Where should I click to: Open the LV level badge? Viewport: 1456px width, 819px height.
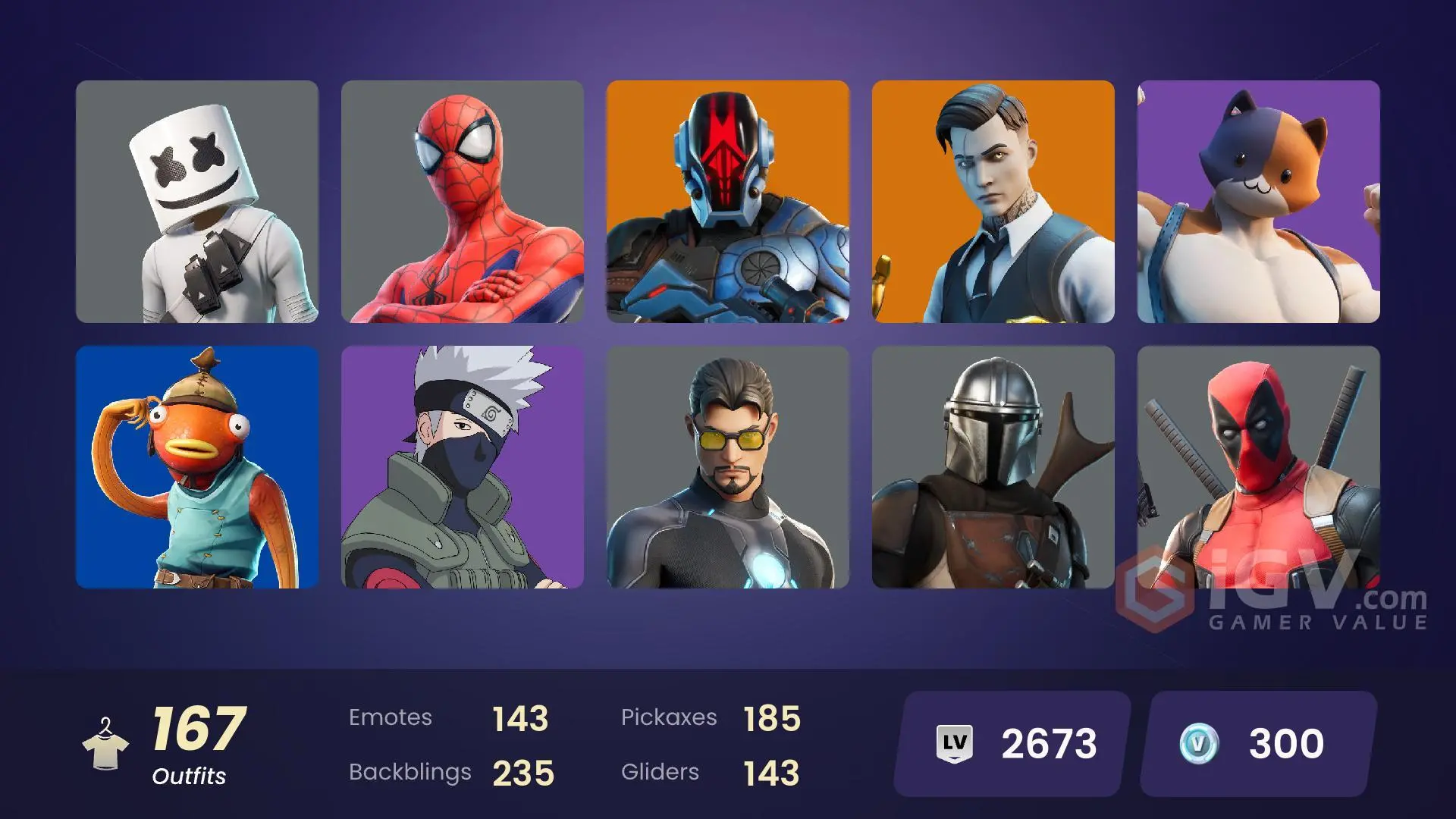point(954,742)
